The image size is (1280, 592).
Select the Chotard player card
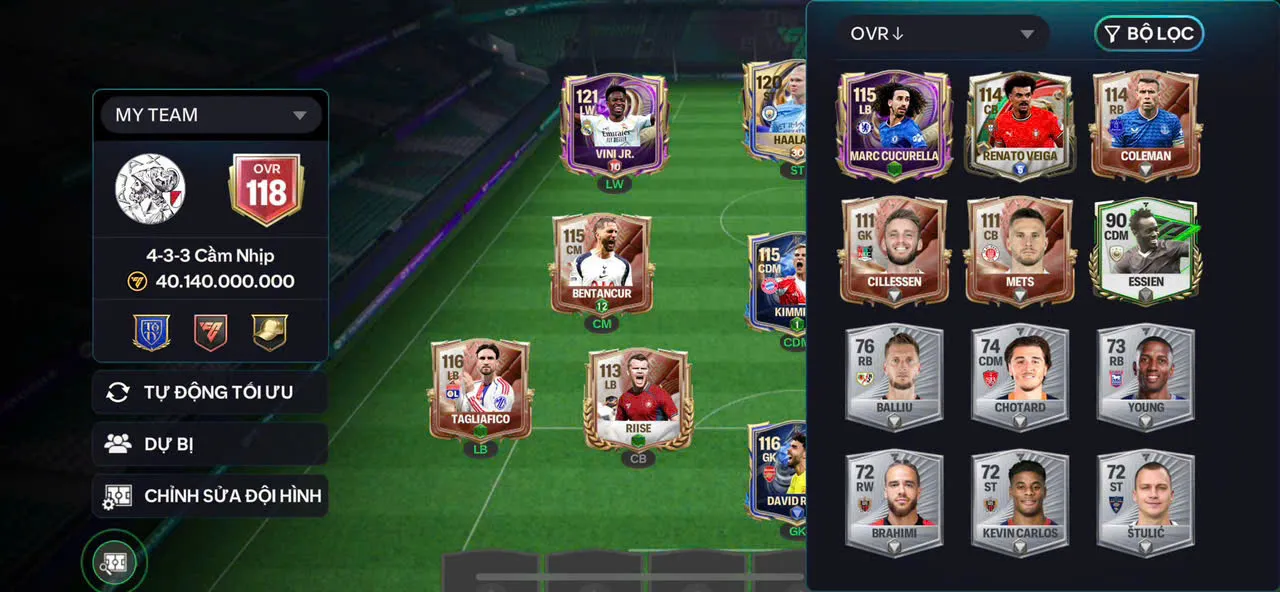click(1020, 376)
